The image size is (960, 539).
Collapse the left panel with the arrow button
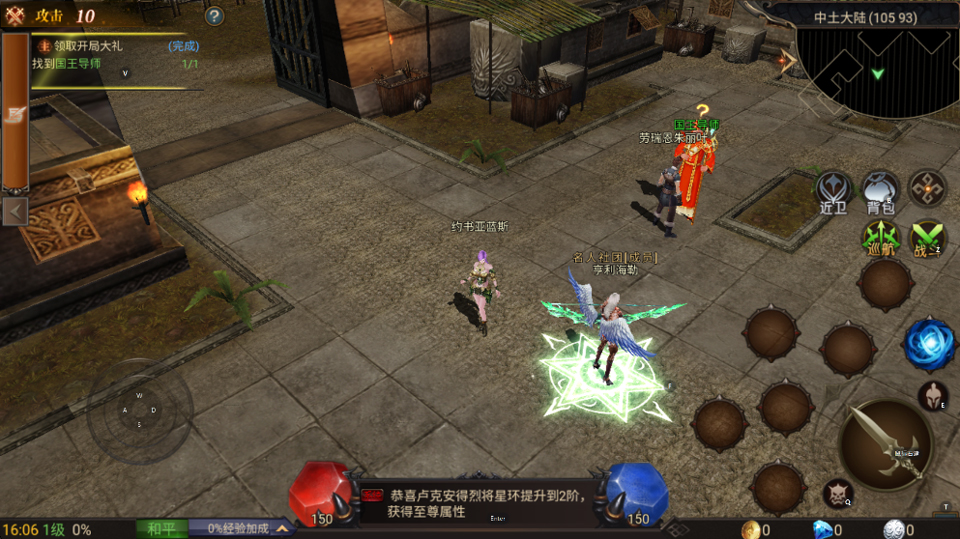tap(15, 211)
